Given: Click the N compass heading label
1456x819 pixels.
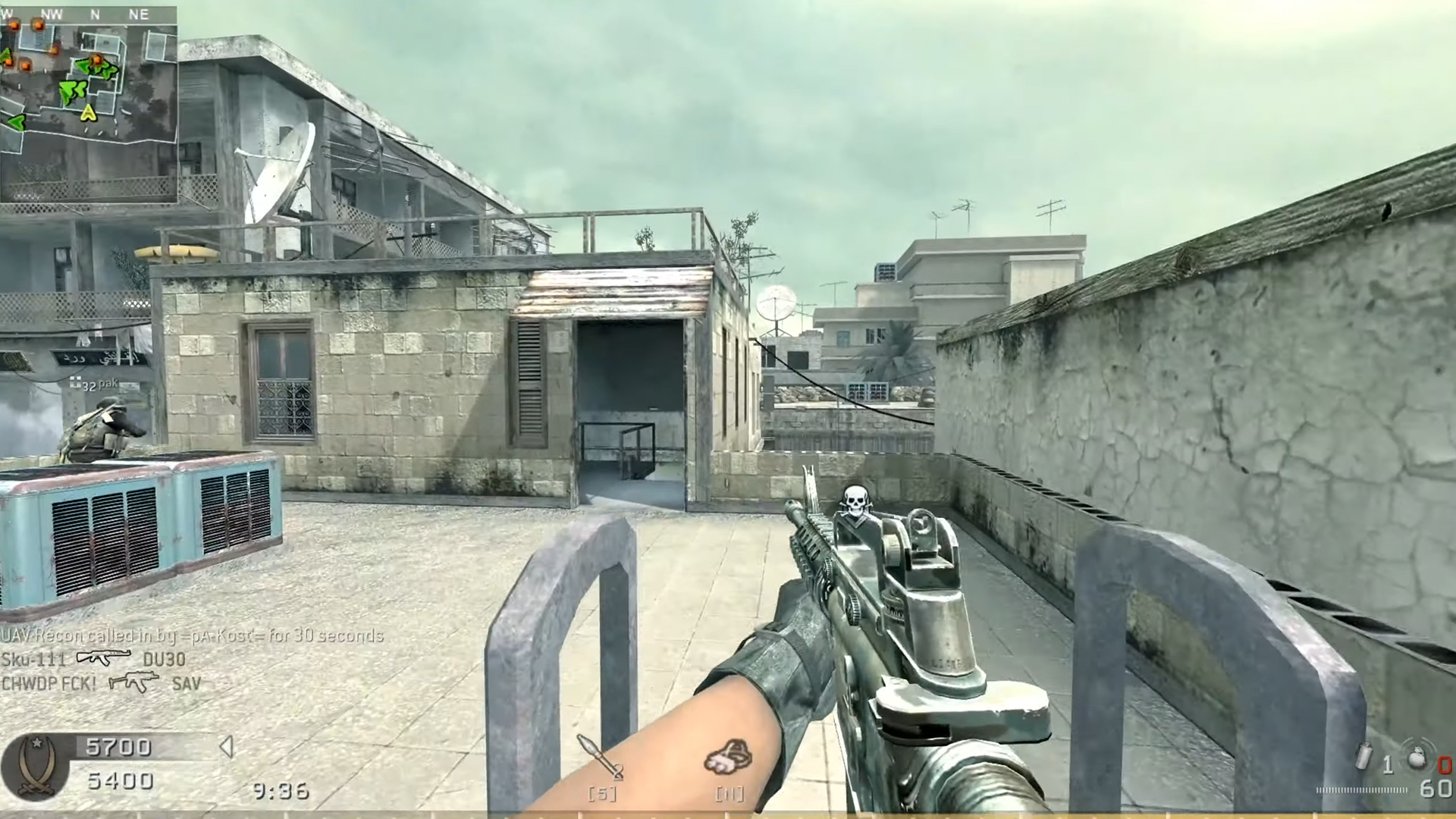Looking at the screenshot, I should pos(95,14).
